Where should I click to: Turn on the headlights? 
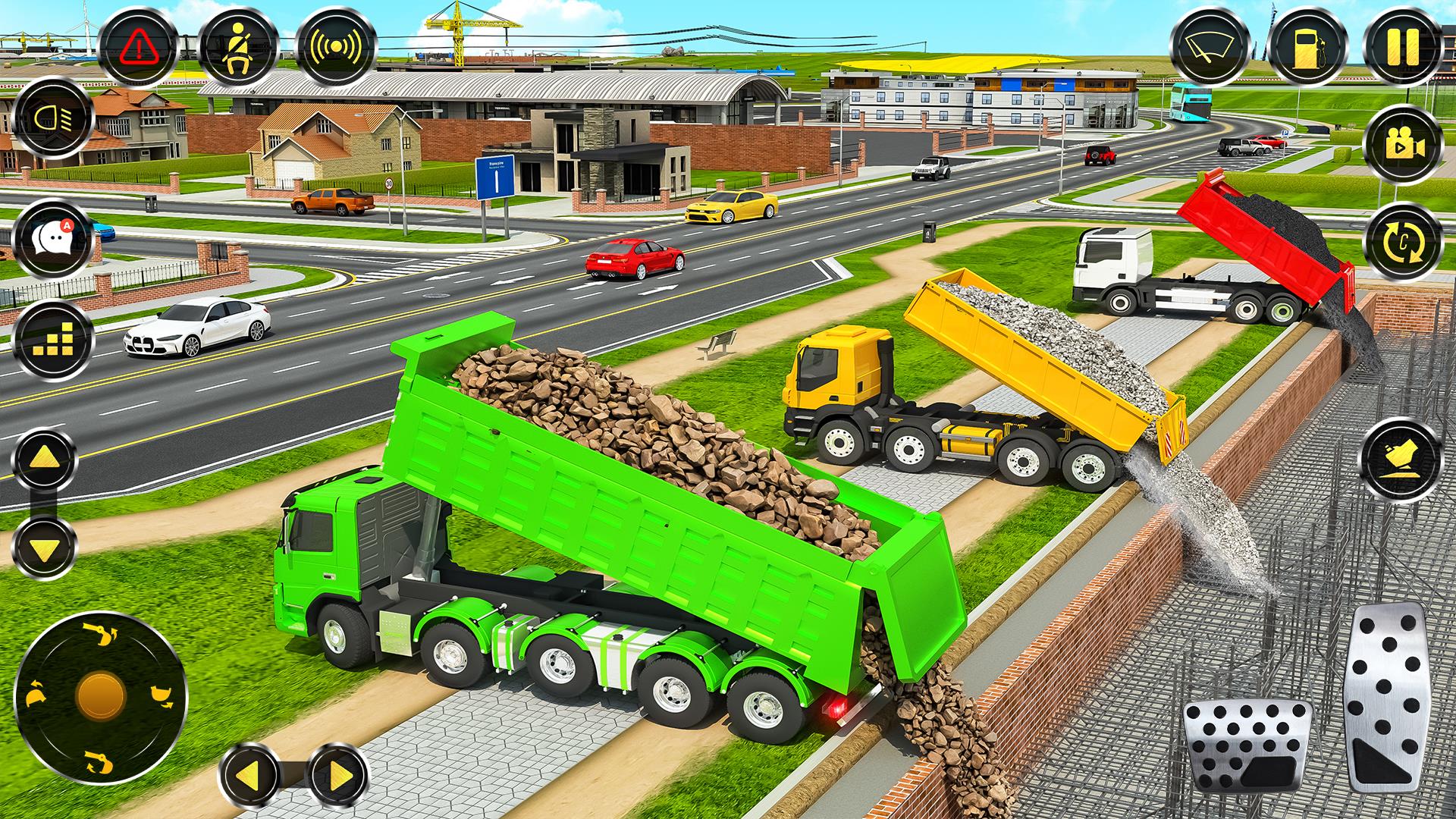point(52,119)
